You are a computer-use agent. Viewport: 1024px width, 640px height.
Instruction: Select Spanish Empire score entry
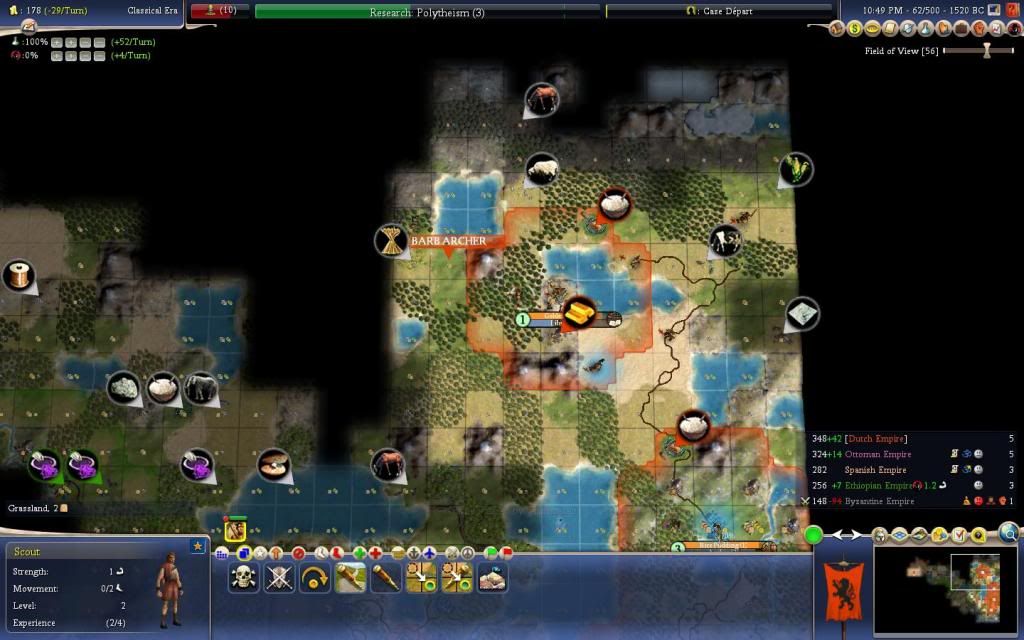(875, 470)
